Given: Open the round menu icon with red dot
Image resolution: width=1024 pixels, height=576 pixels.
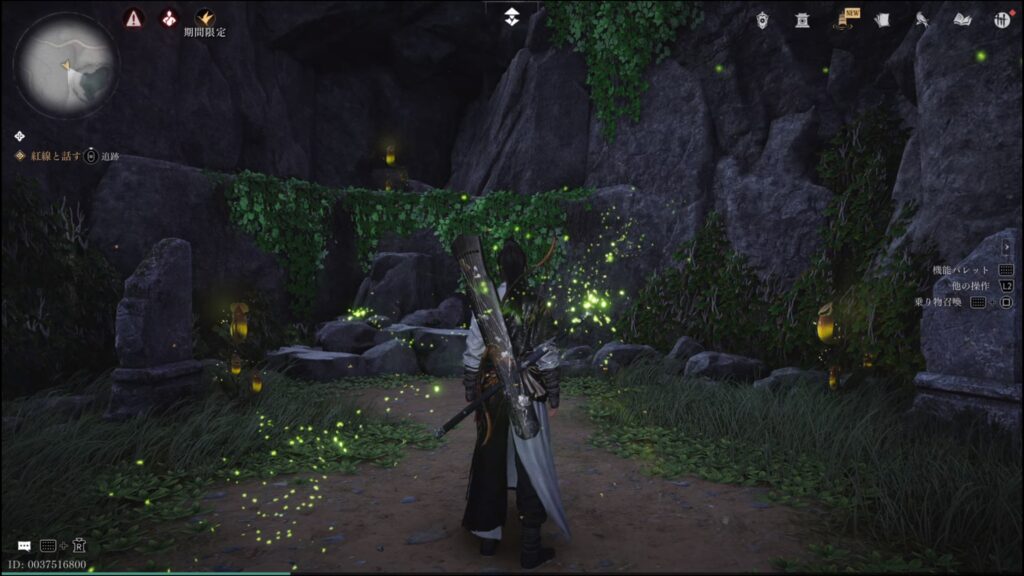Looking at the screenshot, I should pyautogui.click(x=1001, y=20).
